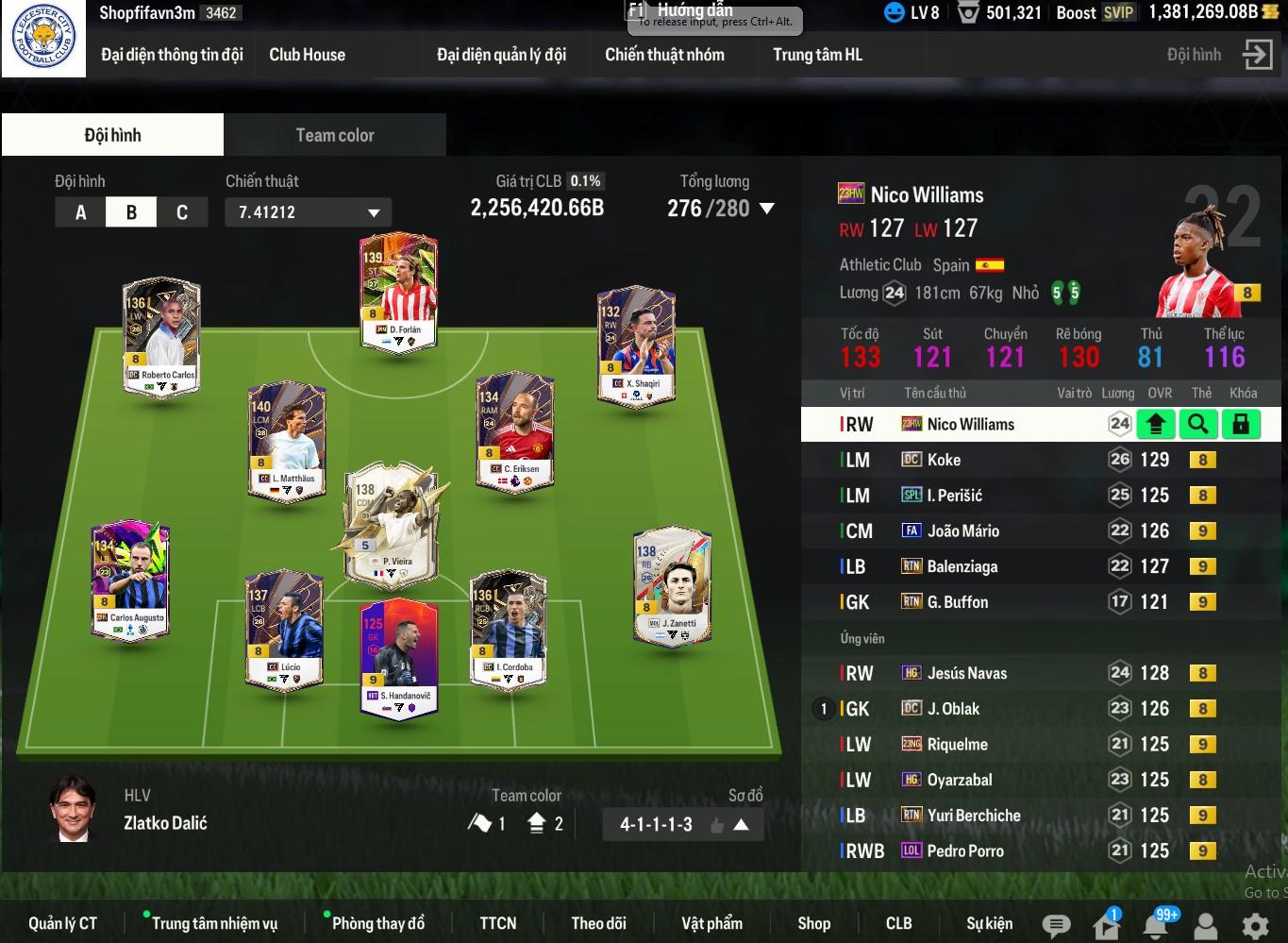The image size is (1288, 943).
Task: Switch to the Team color tab
Action: (334, 135)
